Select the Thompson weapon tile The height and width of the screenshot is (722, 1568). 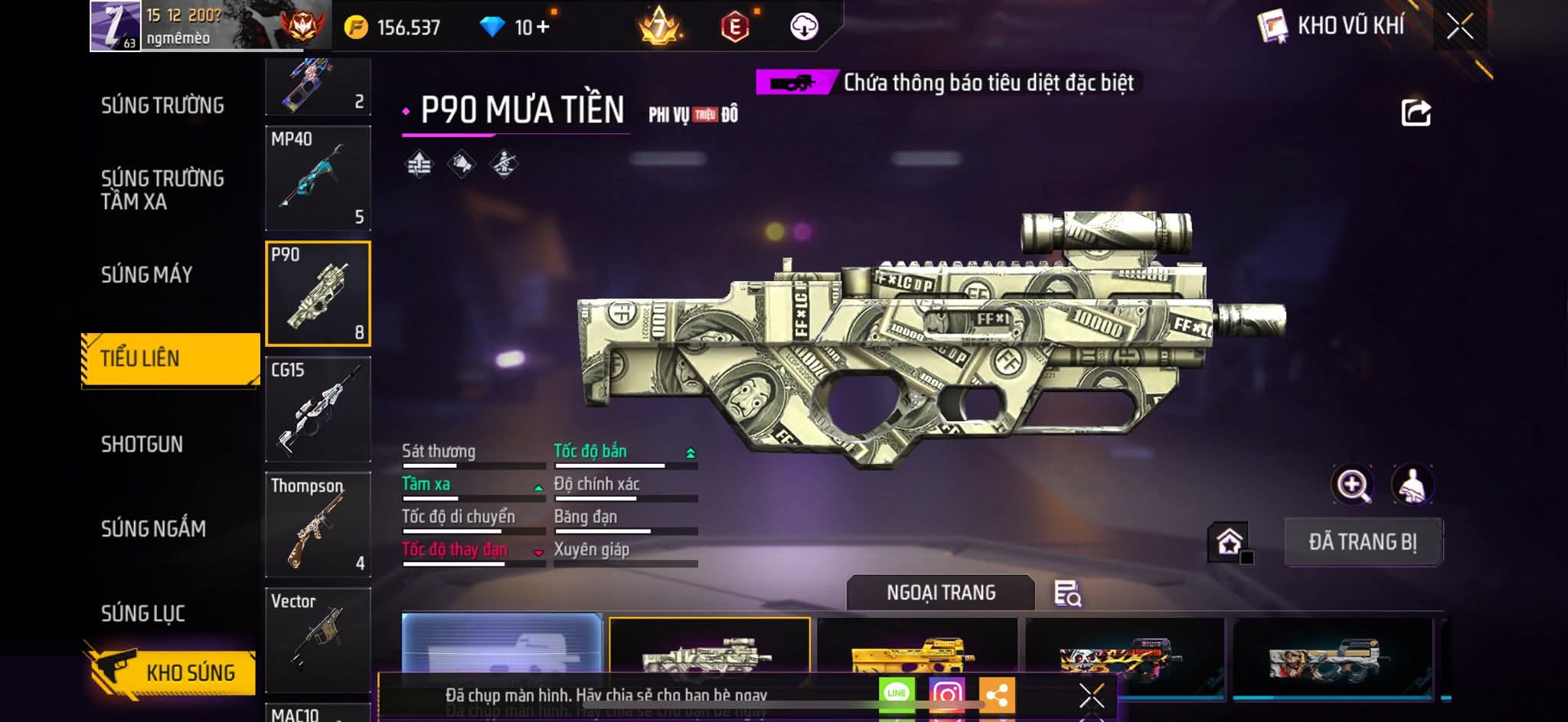click(x=318, y=524)
